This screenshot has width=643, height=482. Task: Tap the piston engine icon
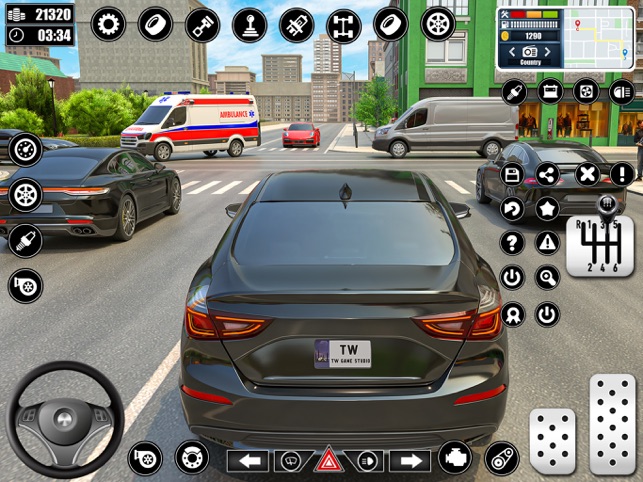pos(203,24)
